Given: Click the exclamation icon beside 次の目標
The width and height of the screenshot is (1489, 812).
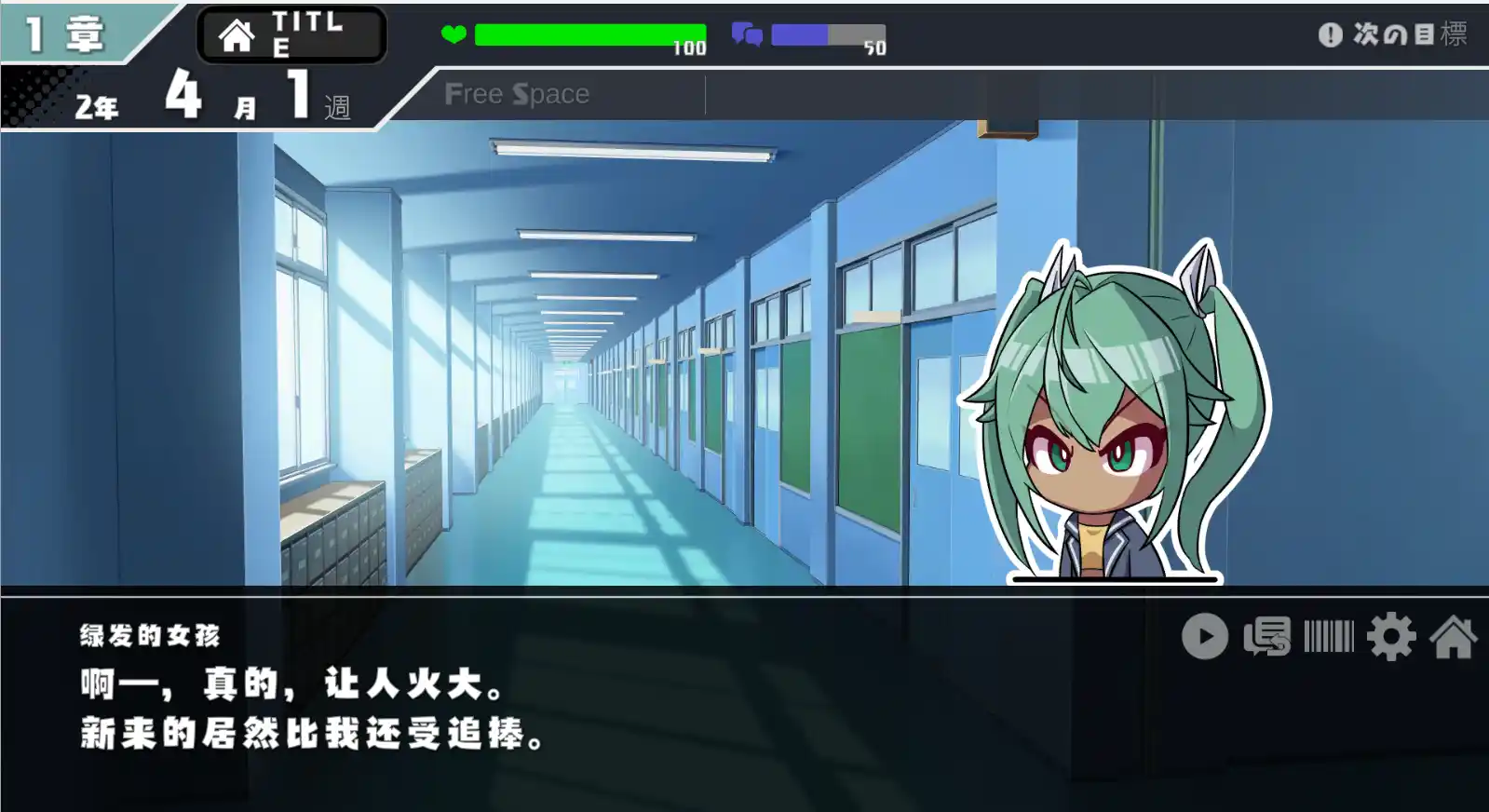Looking at the screenshot, I should (x=1331, y=34).
